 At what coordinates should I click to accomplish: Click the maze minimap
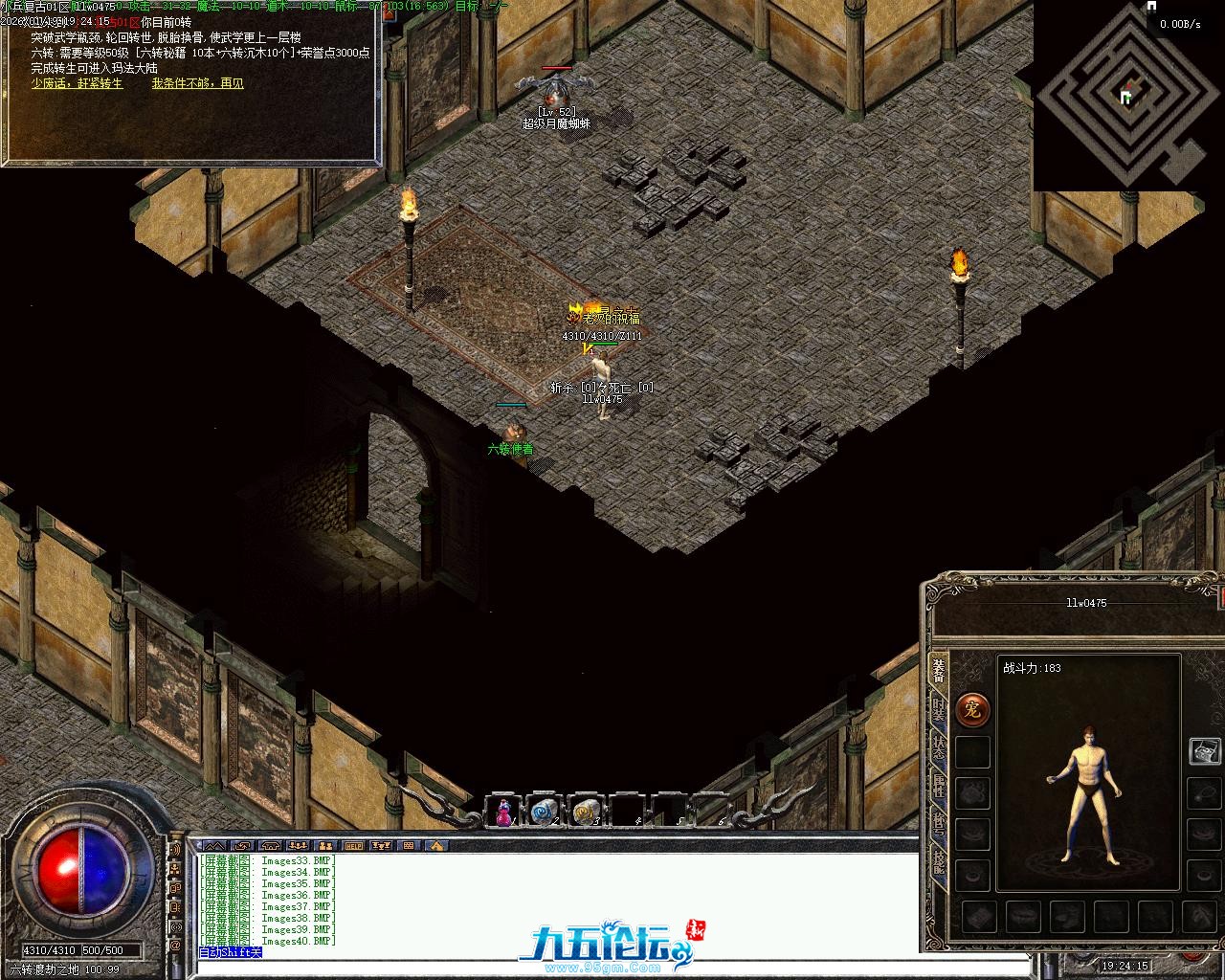pos(1125,94)
